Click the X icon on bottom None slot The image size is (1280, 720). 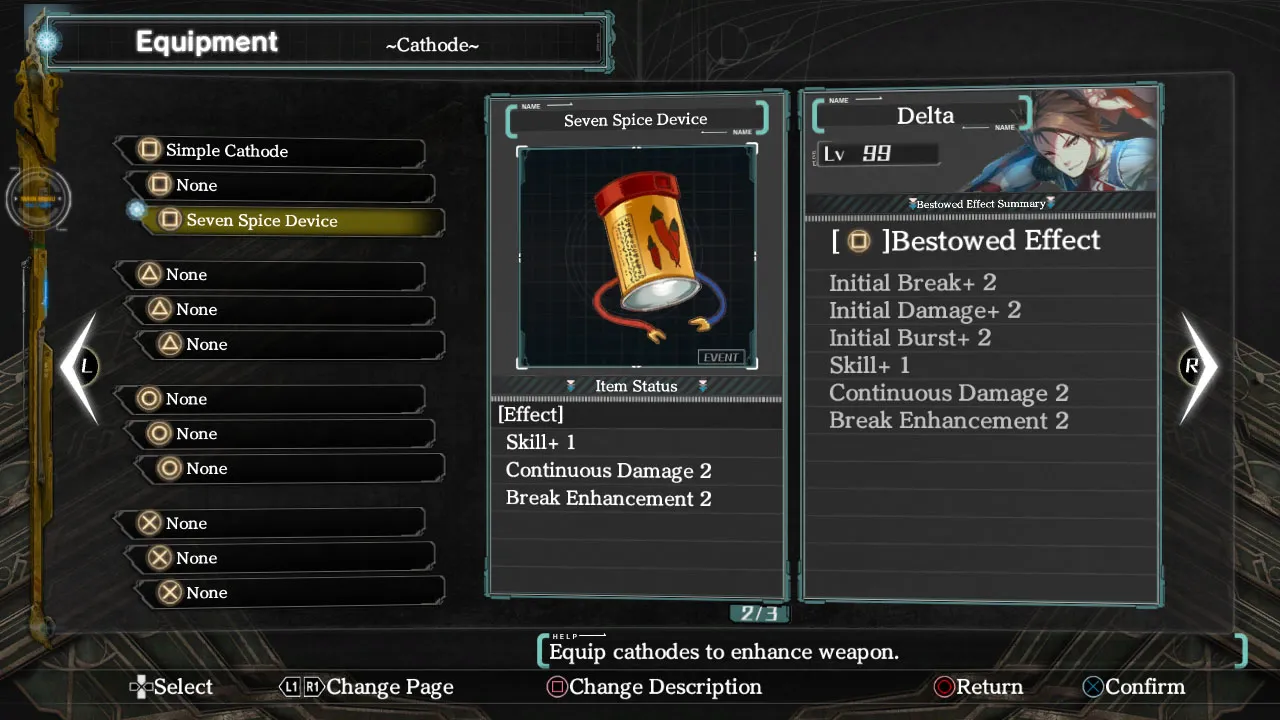pos(170,592)
